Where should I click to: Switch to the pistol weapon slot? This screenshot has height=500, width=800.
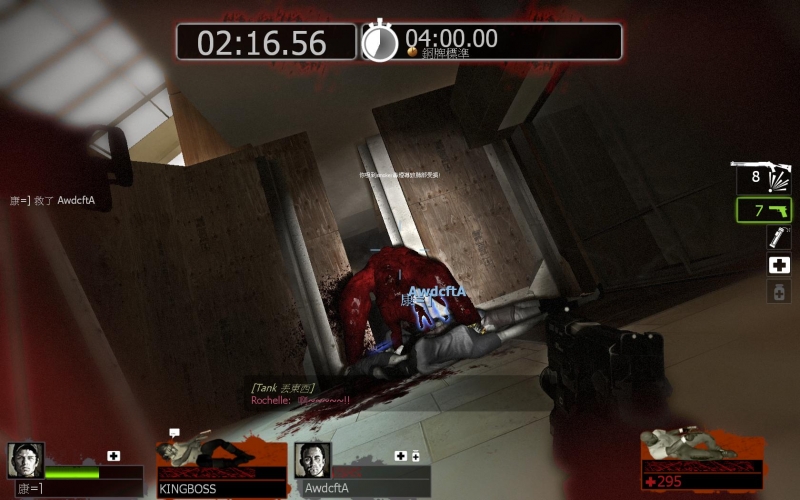[764, 210]
